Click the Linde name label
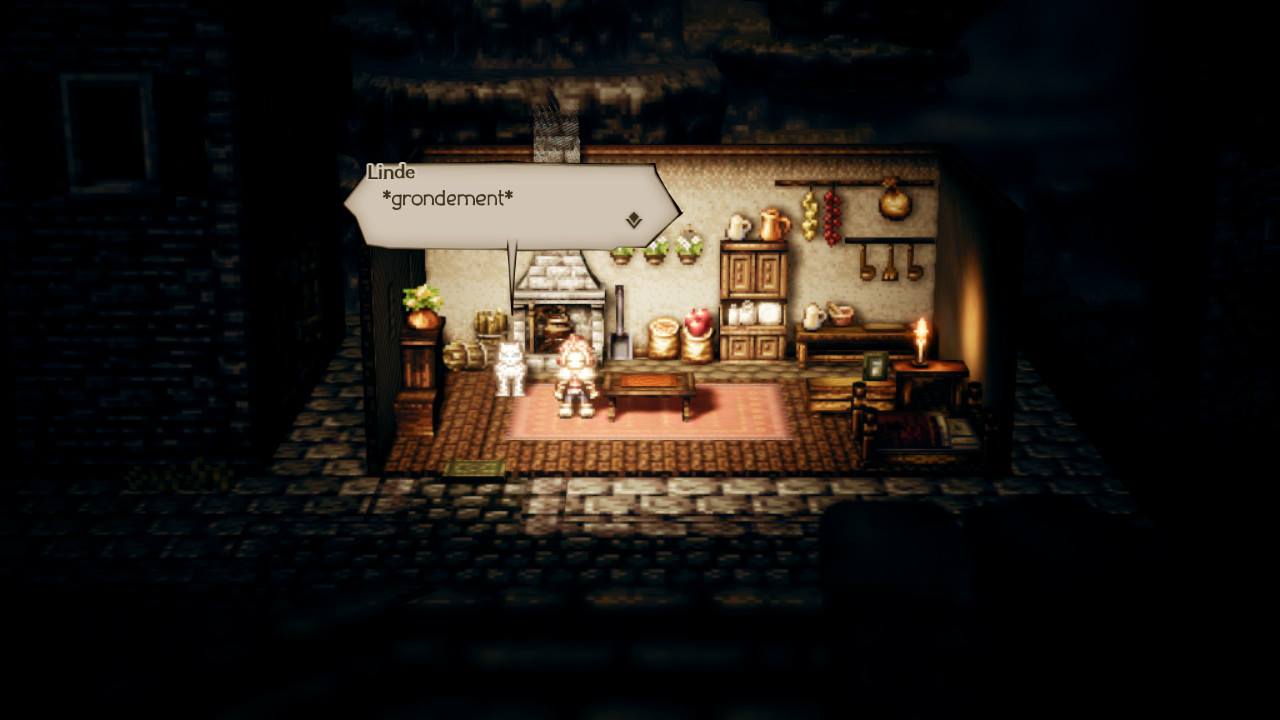Viewport: 1280px width, 720px height. (392, 172)
